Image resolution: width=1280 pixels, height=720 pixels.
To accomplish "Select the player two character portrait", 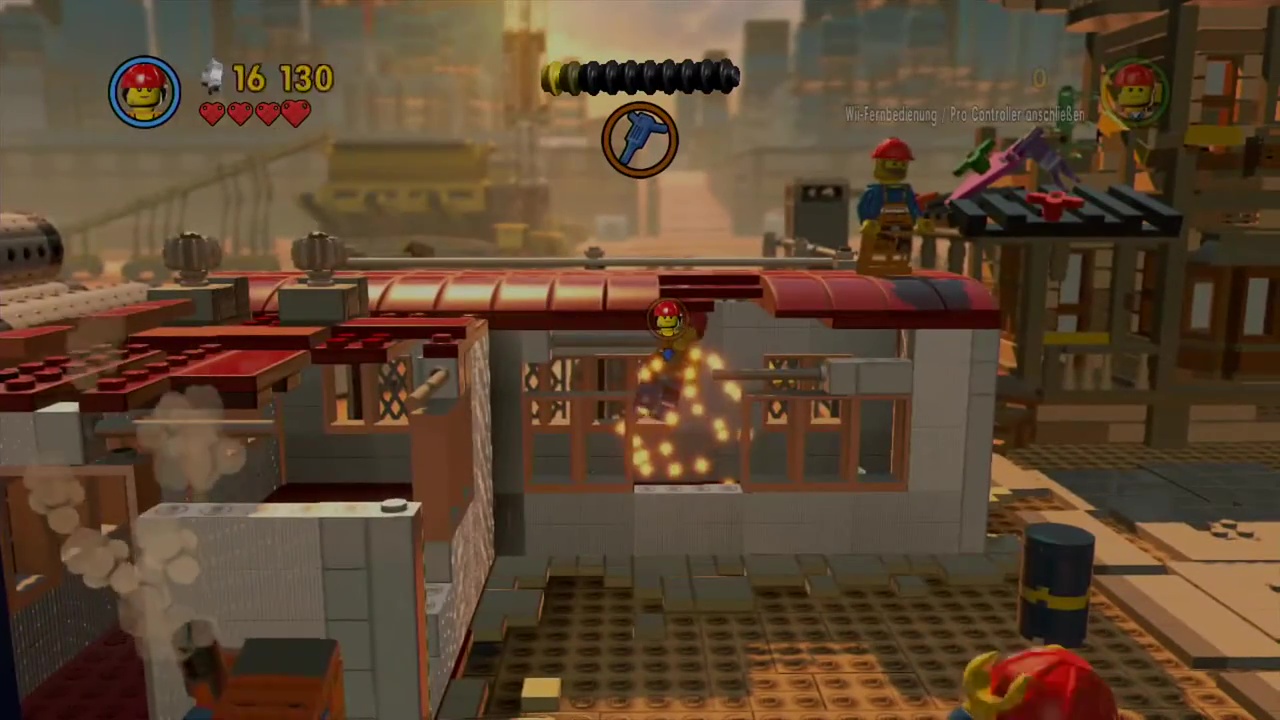I will (x=1134, y=92).
